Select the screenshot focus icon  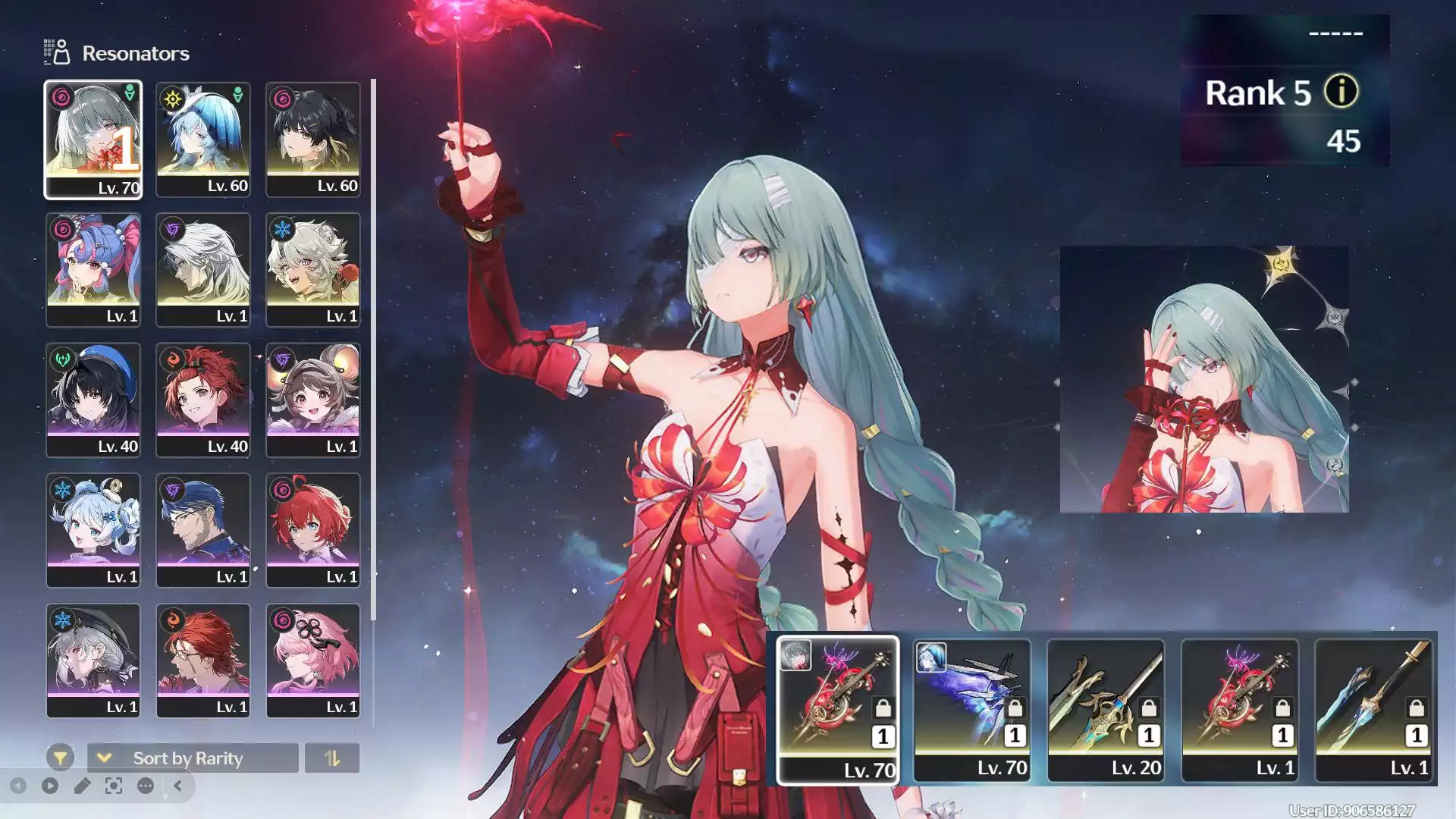(112, 786)
